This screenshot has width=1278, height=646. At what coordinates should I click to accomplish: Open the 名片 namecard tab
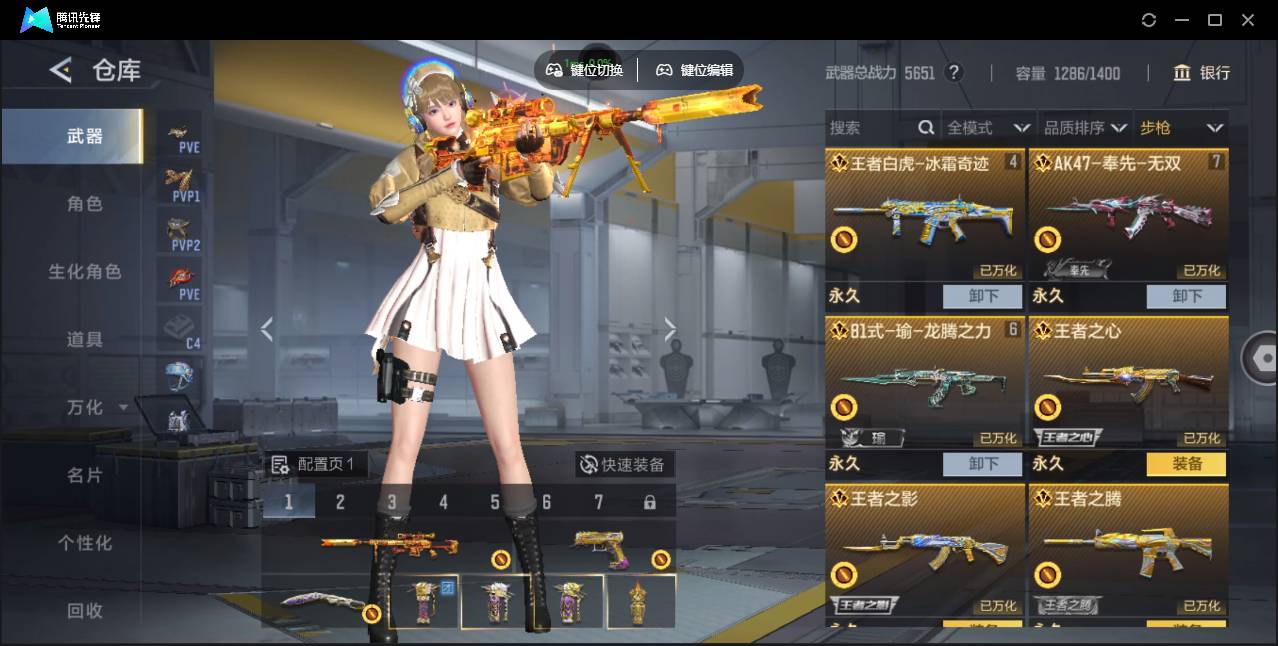85,475
